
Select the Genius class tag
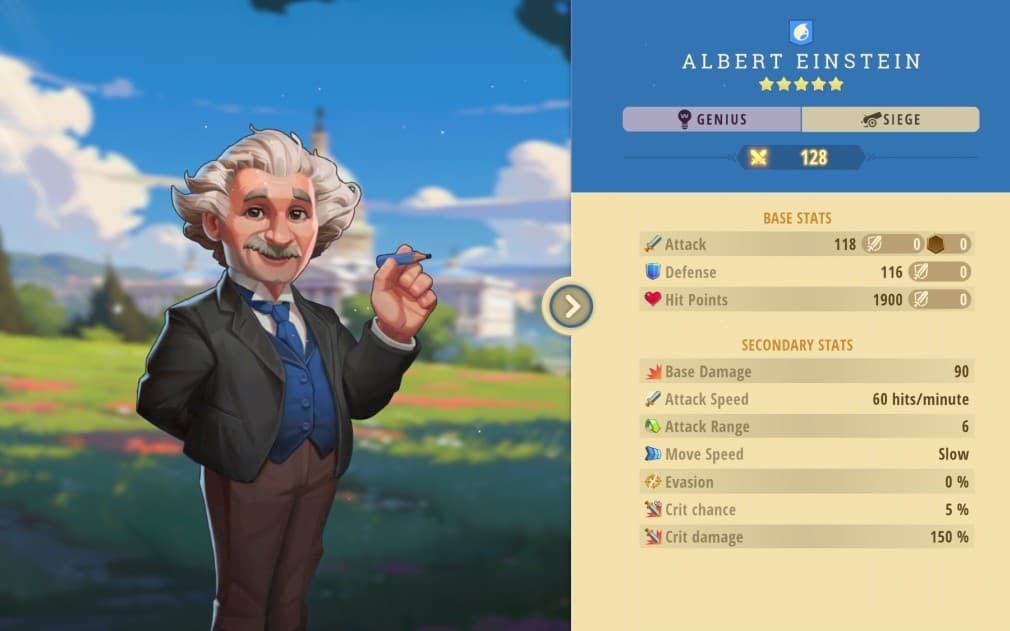[x=711, y=120]
